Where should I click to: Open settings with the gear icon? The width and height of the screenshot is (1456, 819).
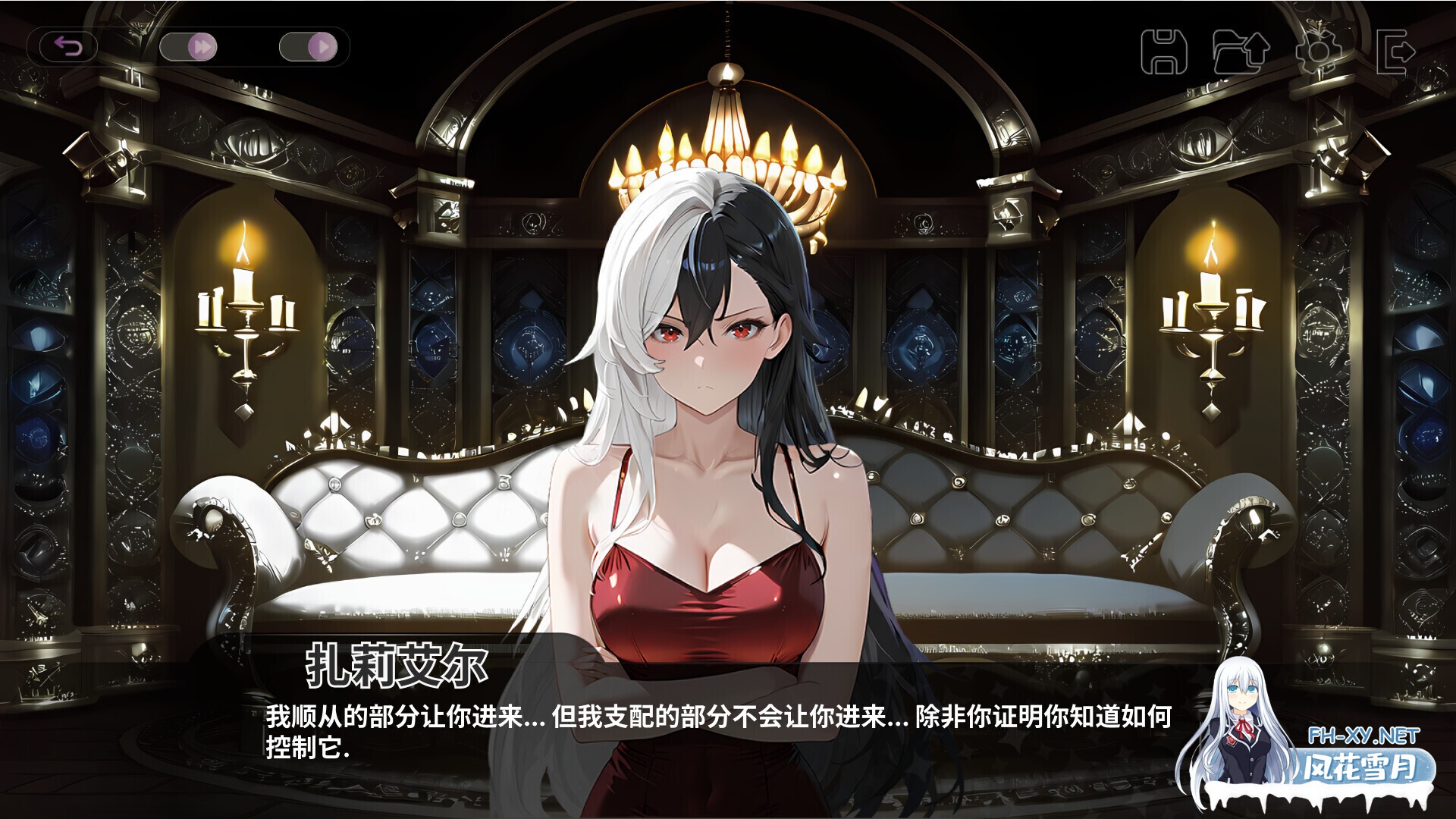1317,52
